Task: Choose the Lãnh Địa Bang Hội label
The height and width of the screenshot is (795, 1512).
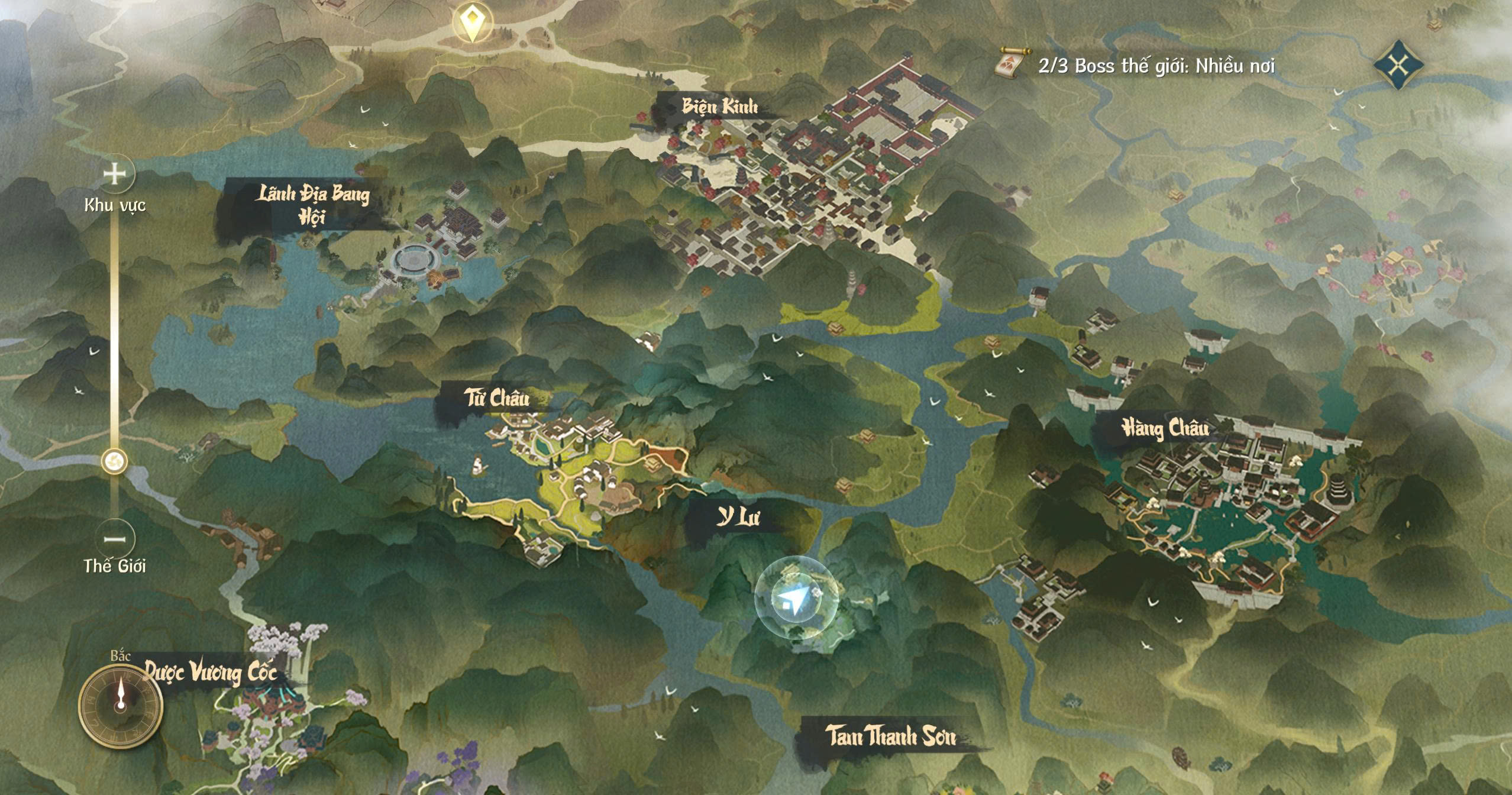Action: tap(312, 205)
